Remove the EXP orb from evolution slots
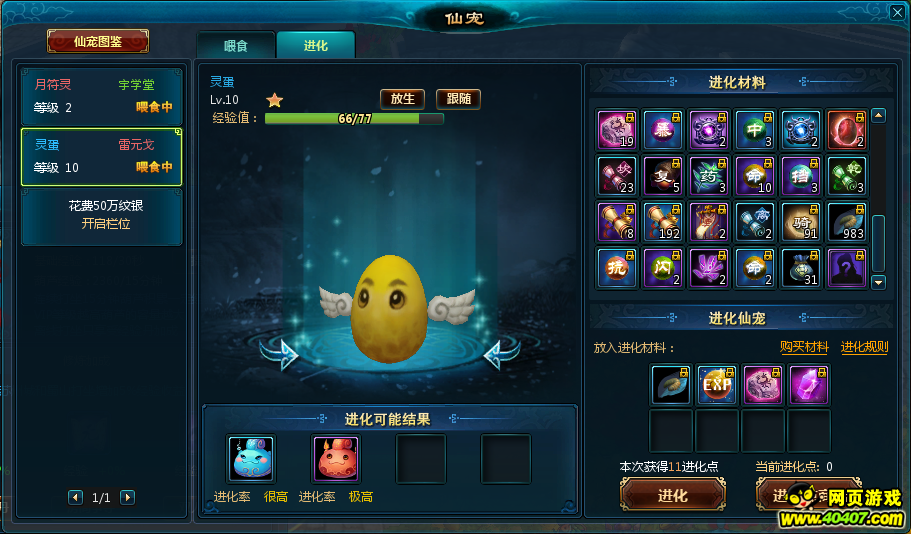Viewport: 911px width, 534px height. click(717, 385)
